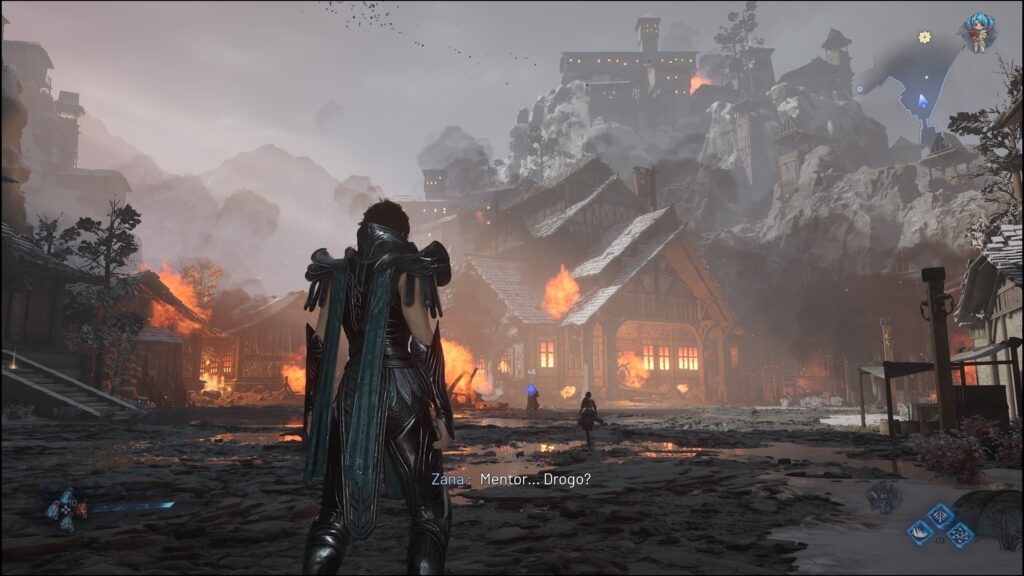
Task: Choose the left blue crystal item, count 2
Action: coord(52,510)
